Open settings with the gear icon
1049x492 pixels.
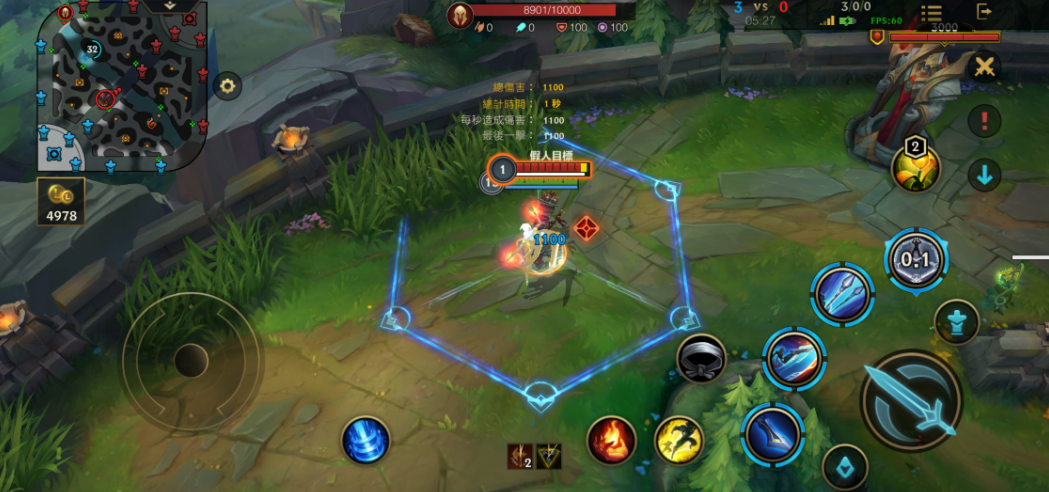pos(228,86)
